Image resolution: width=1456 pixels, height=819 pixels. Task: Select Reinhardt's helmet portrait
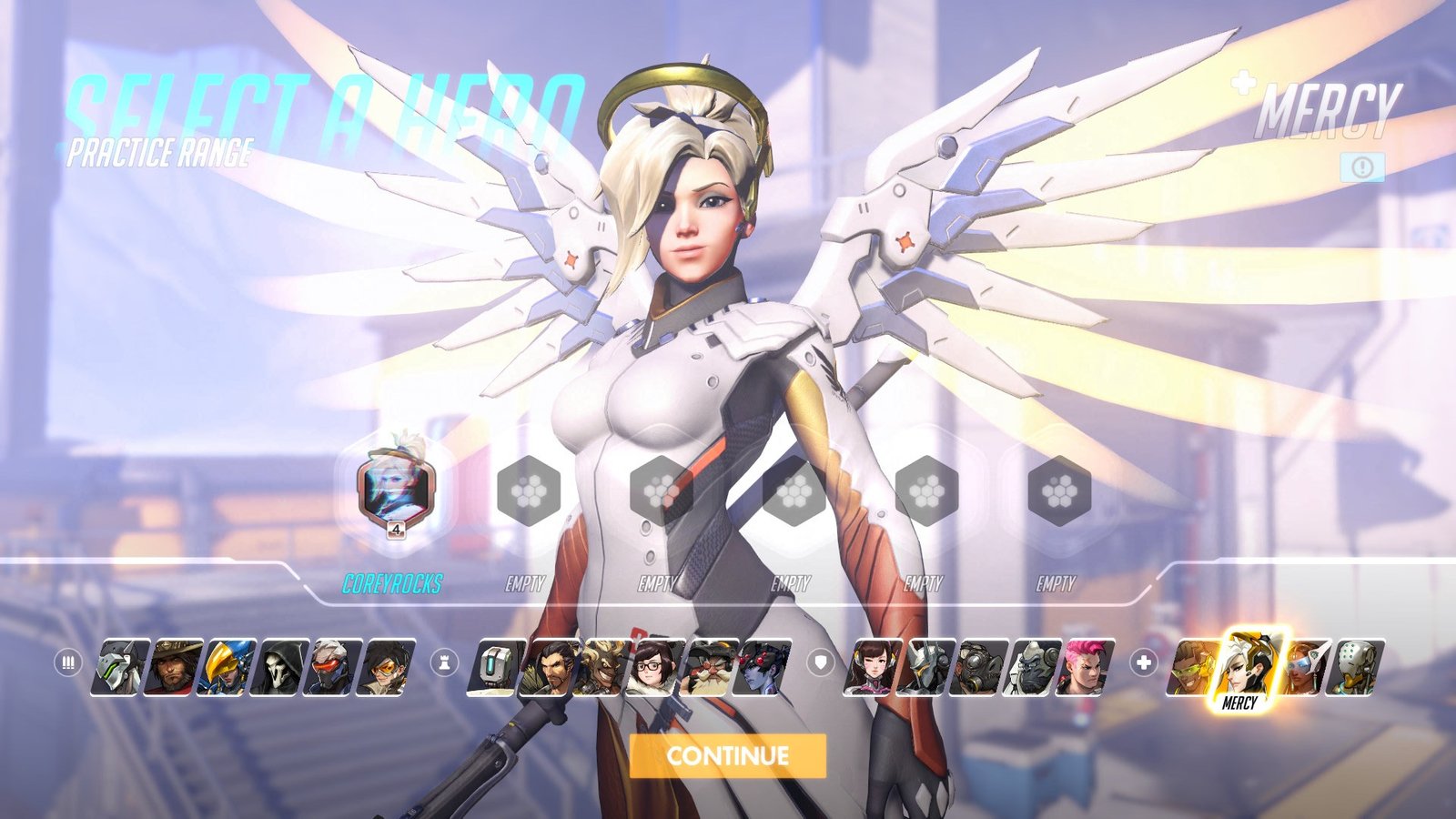tap(925, 668)
